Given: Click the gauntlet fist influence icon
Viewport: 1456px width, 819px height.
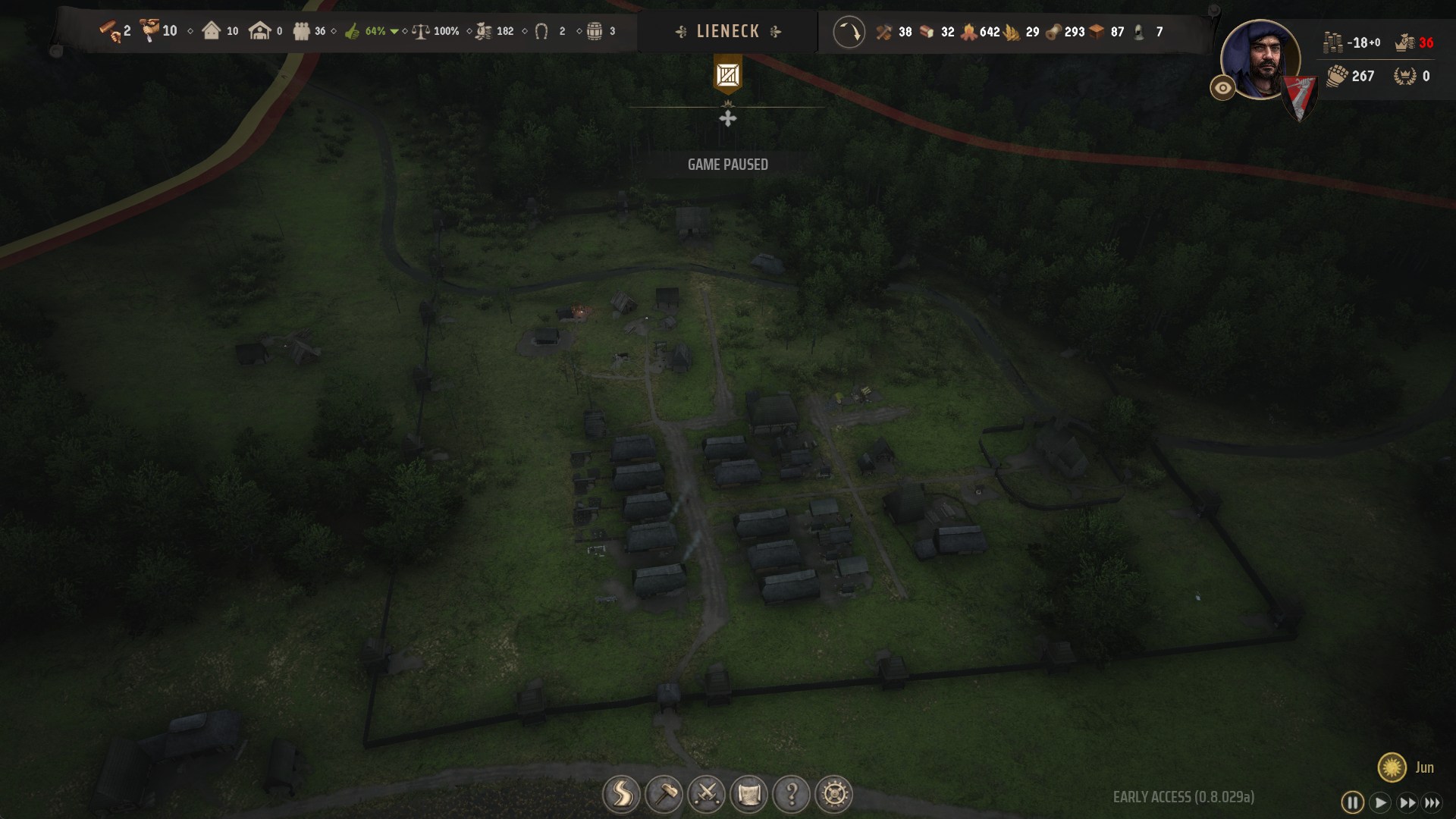Looking at the screenshot, I should (1337, 76).
